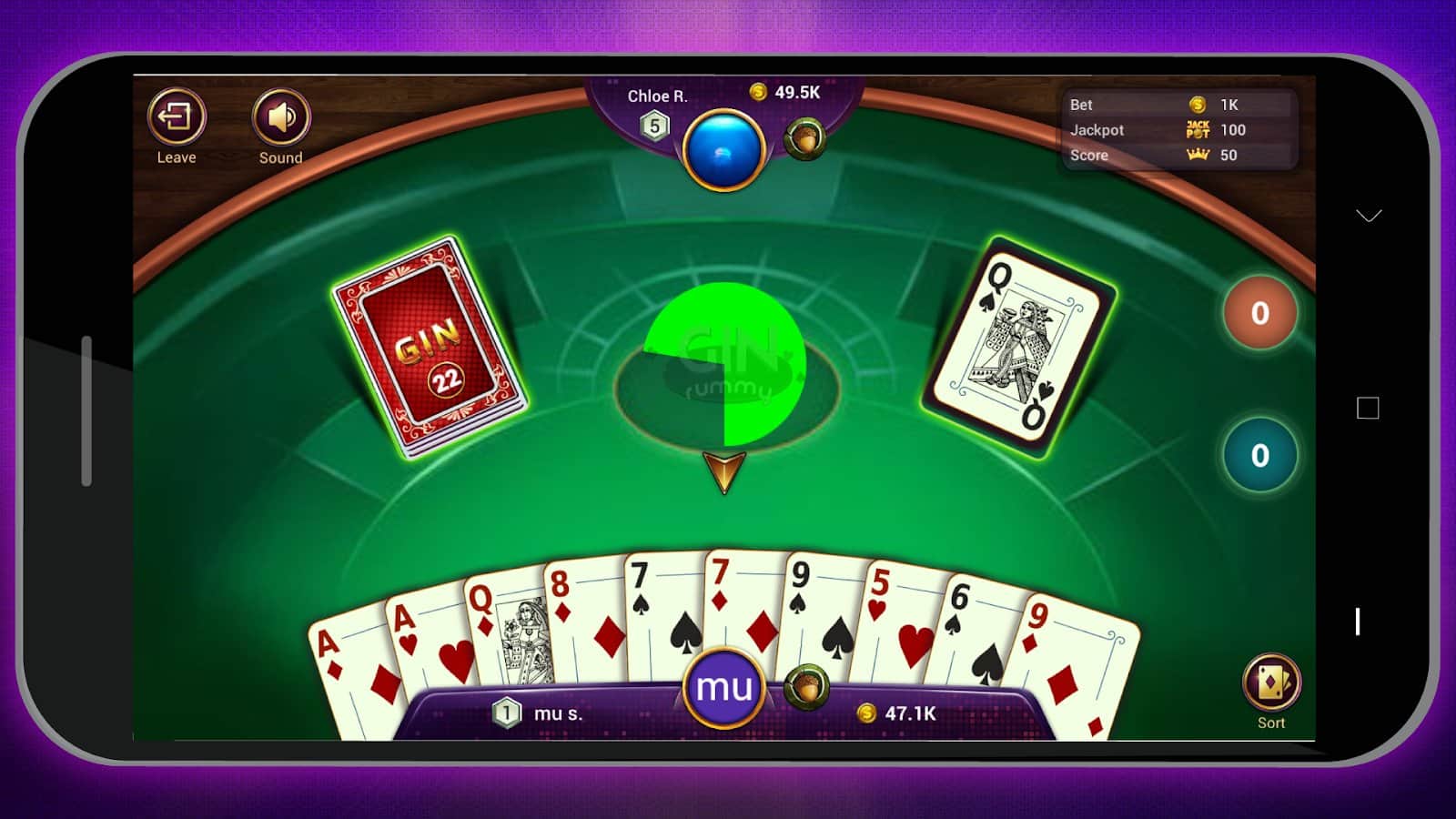1456x819 pixels.
Task: Tap the orange 0 score indicator
Action: 1259,314
